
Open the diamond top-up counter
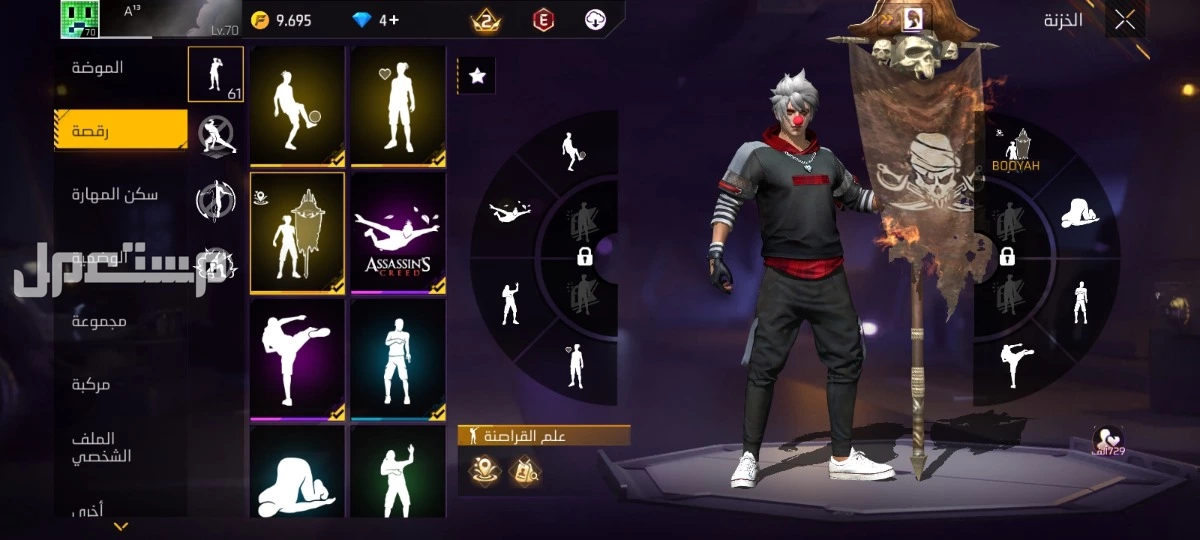(380, 19)
